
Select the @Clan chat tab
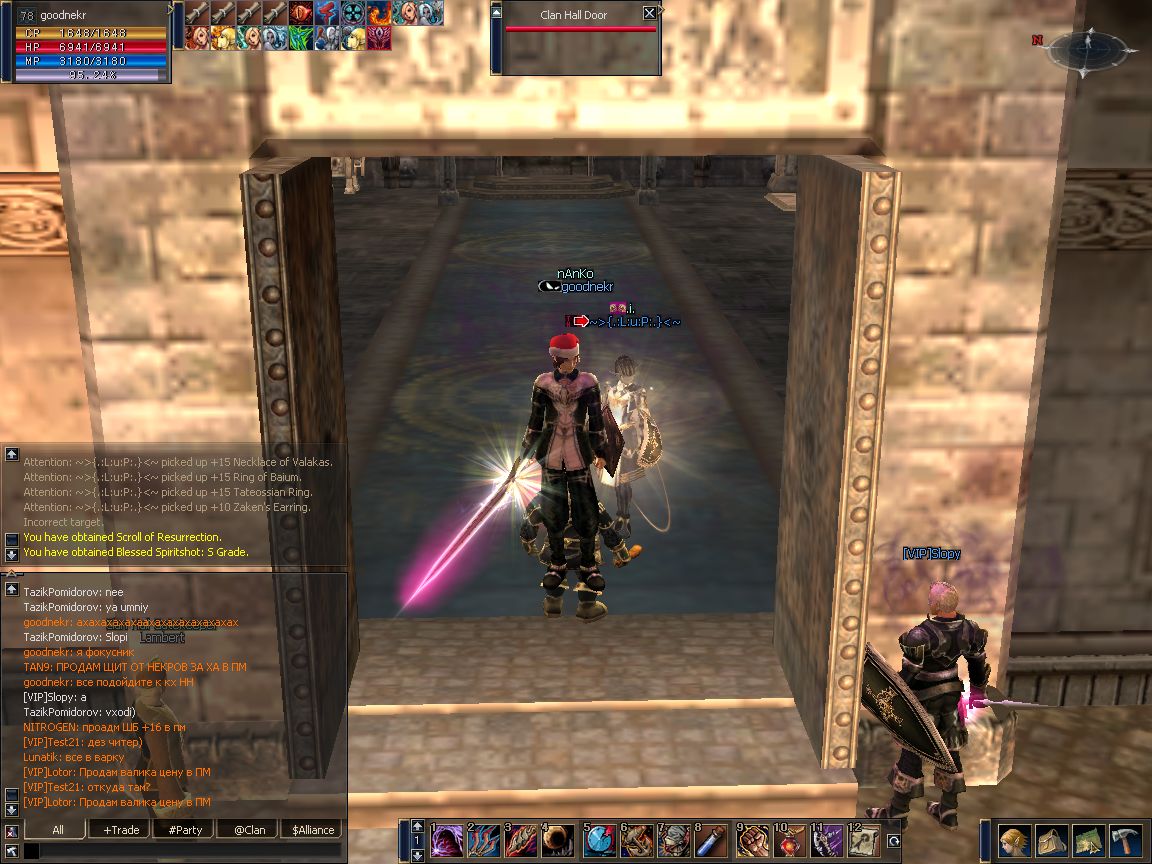click(249, 829)
